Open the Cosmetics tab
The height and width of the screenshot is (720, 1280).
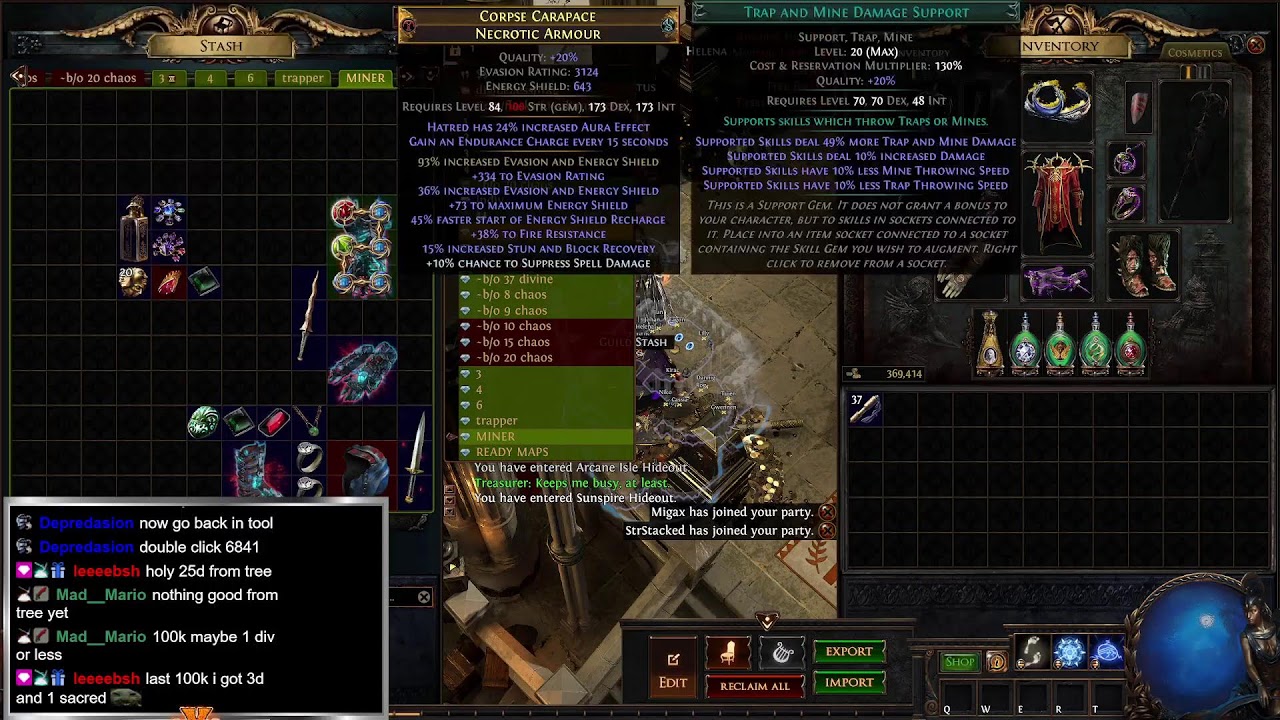(x=1195, y=53)
